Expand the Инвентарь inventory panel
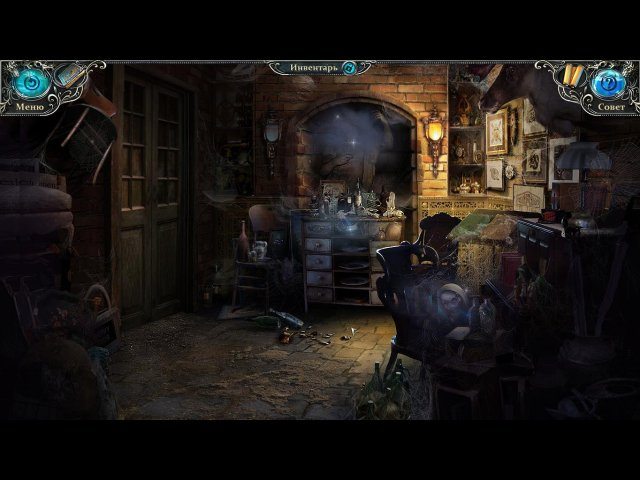This screenshot has height=480, width=640. [x=313, y=67]
